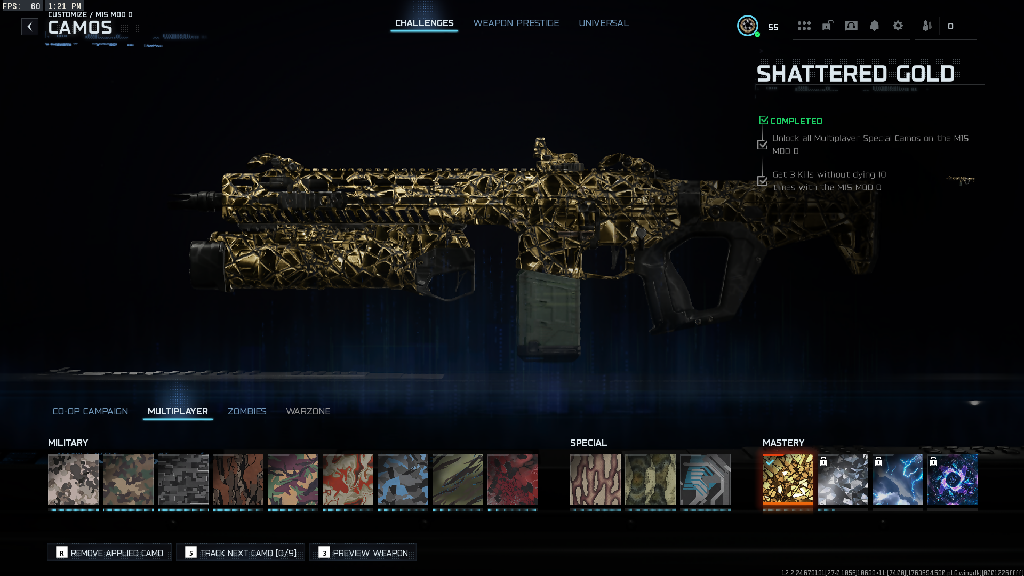Switch to the Weapon Prestige tab

tap(516, 23)
